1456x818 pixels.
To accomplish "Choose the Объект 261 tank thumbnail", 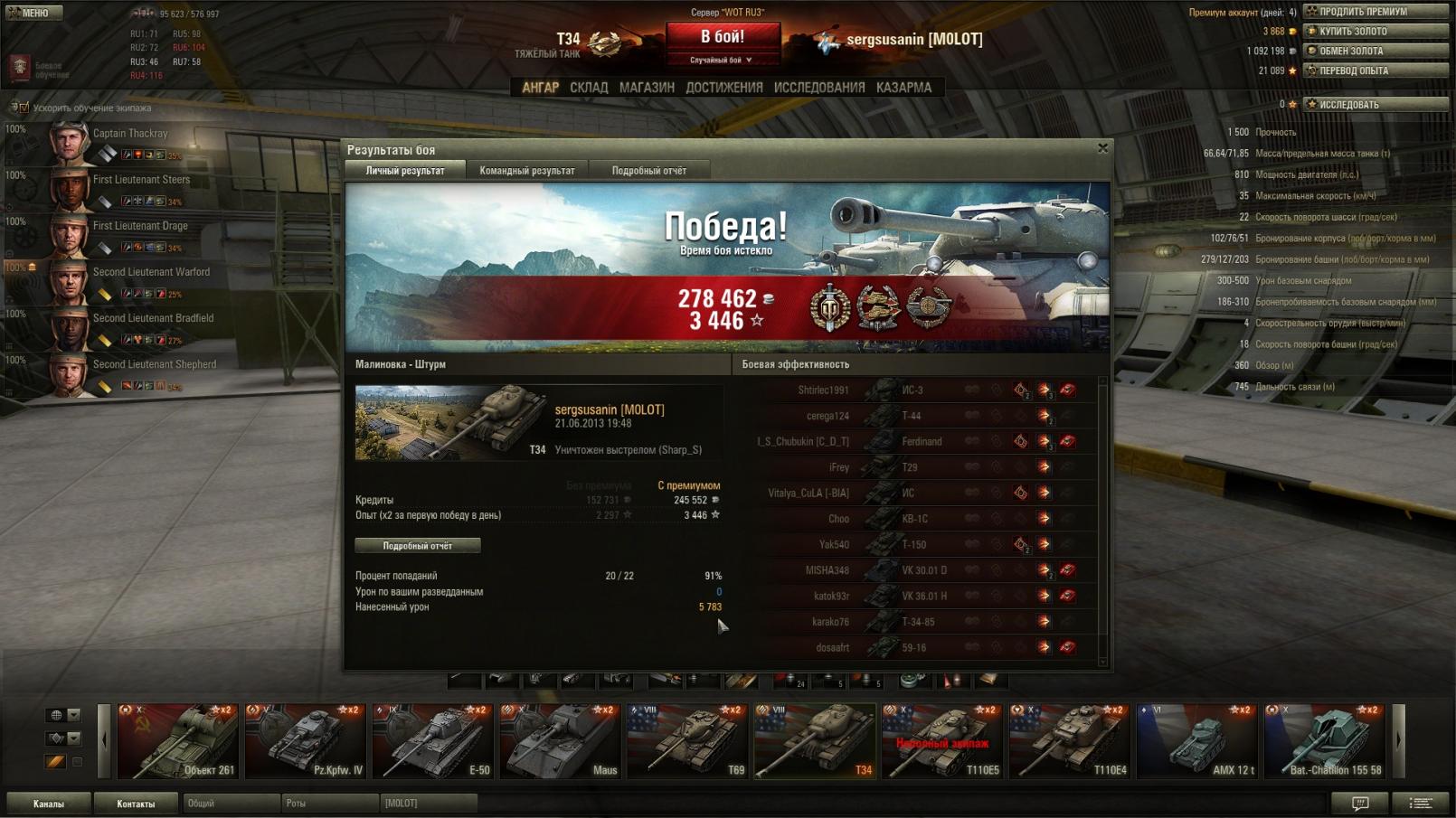I will 177,741.
